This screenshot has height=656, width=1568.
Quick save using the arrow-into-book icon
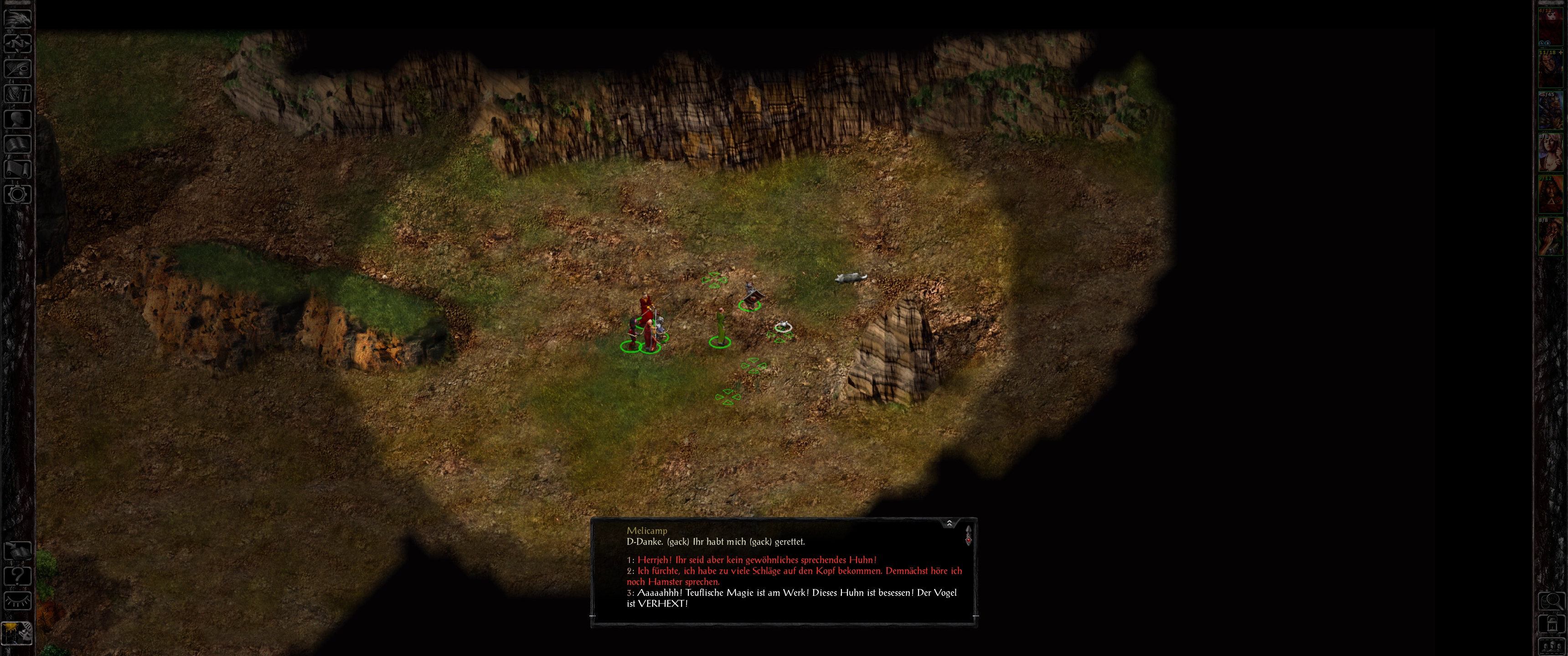tap(18, 551)
